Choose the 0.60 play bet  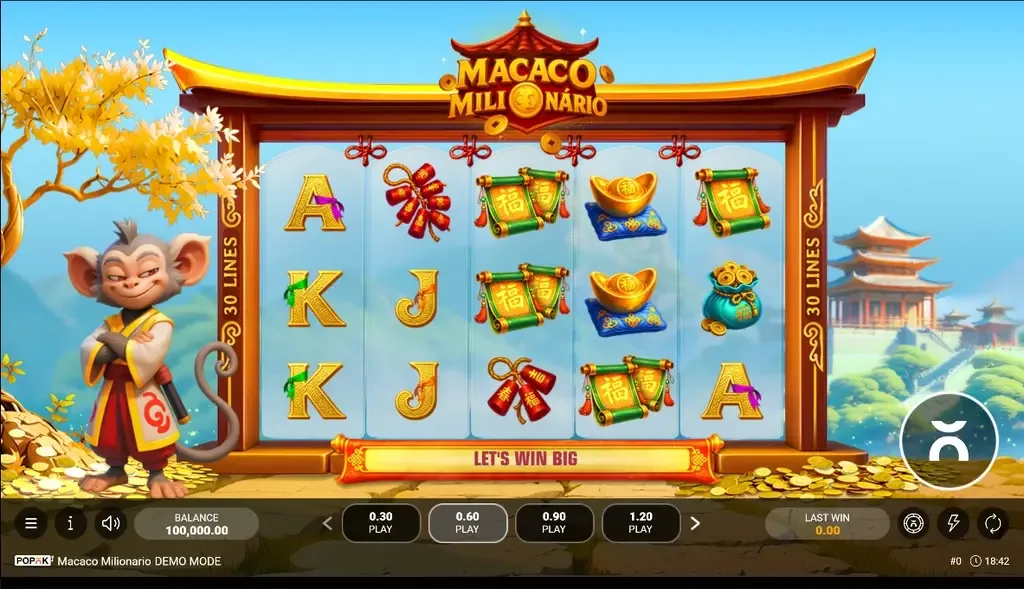[467, 523]
